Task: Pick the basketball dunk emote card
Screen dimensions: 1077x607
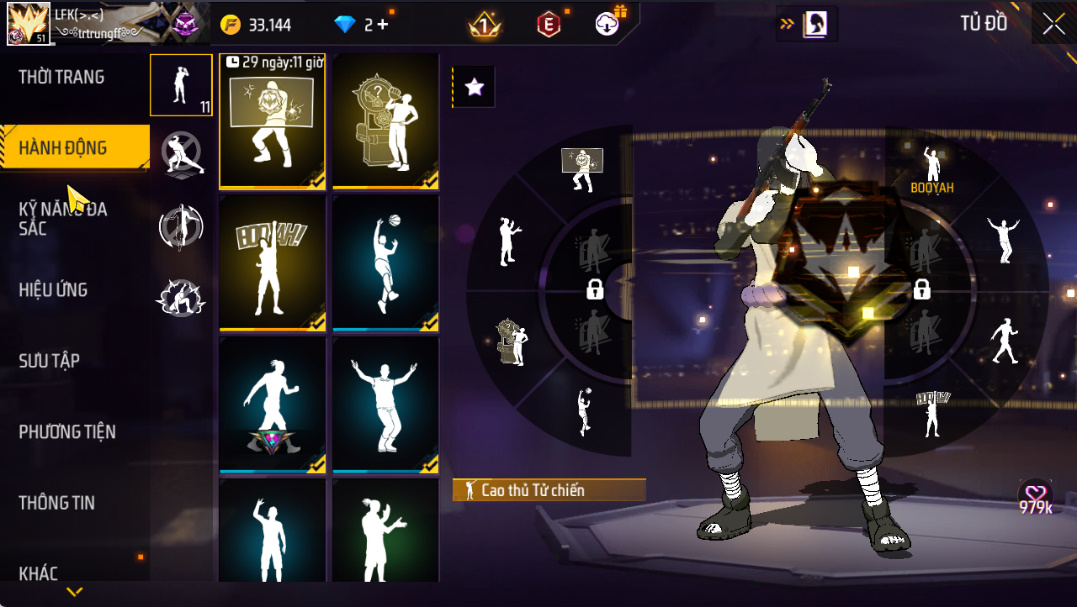Action: (385, 263)
